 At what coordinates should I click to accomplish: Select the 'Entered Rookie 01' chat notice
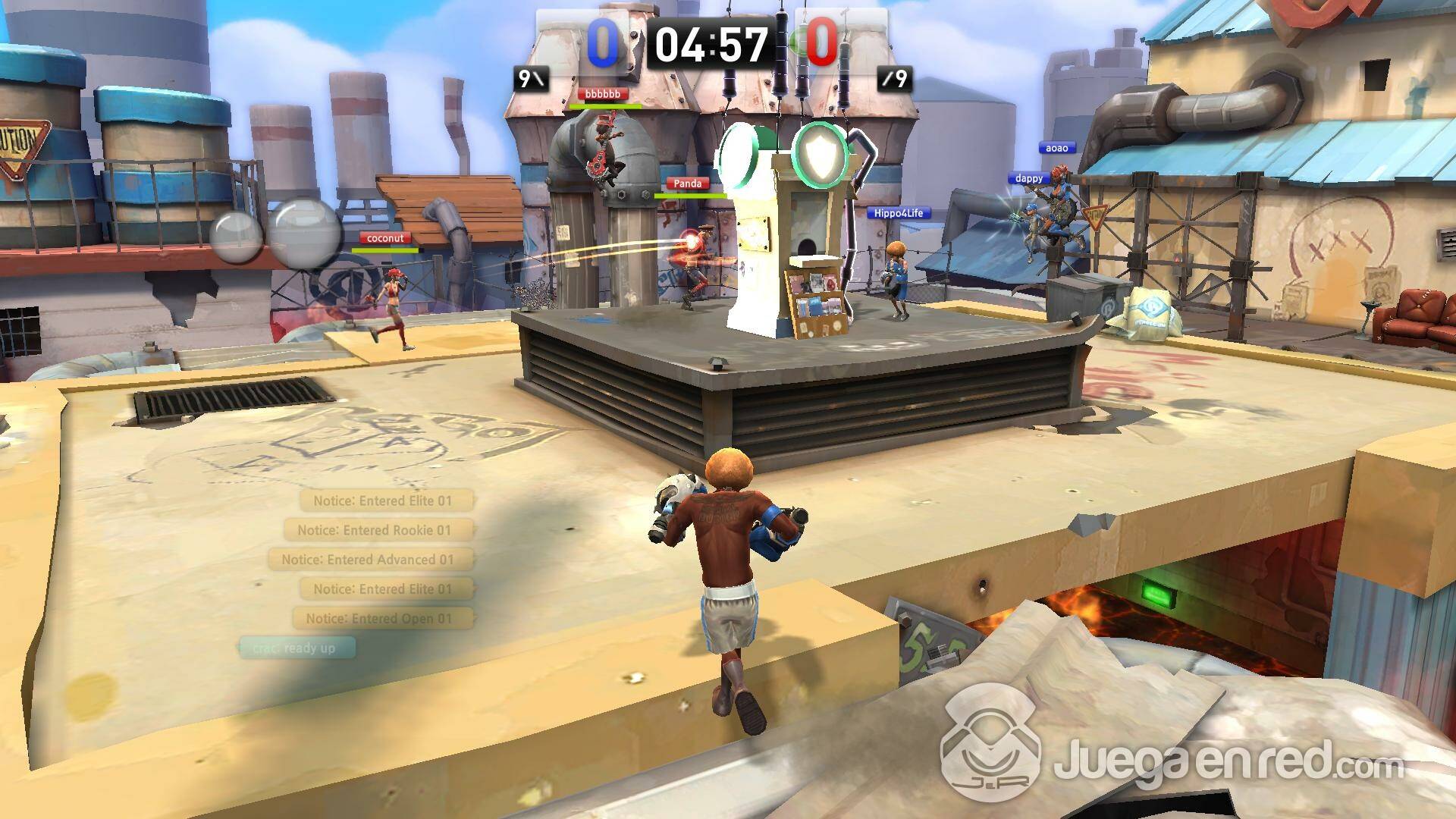click(x=378, y=530)
